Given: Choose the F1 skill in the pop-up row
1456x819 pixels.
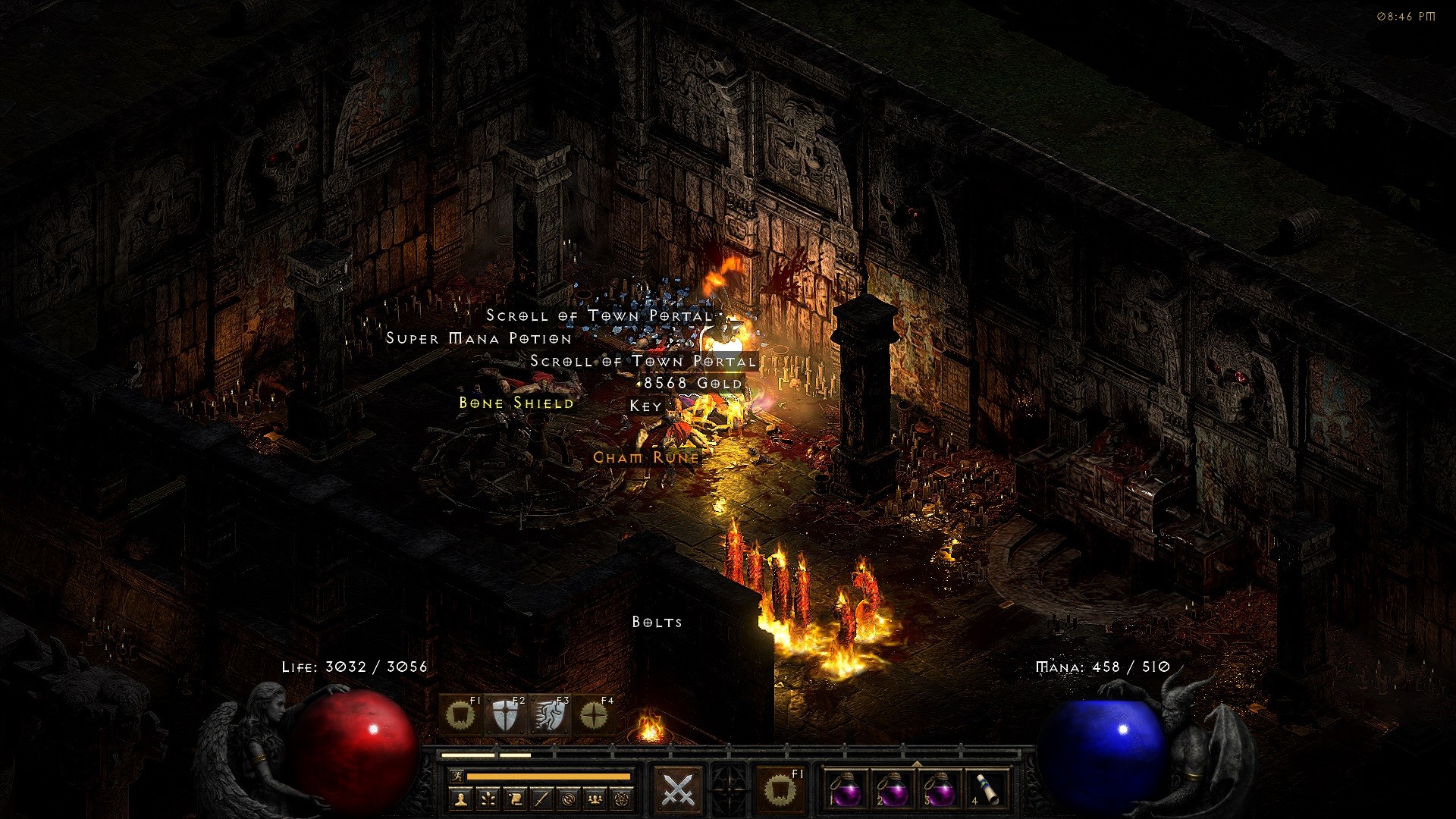Looking at the screenshot, I should click(460, 715).
